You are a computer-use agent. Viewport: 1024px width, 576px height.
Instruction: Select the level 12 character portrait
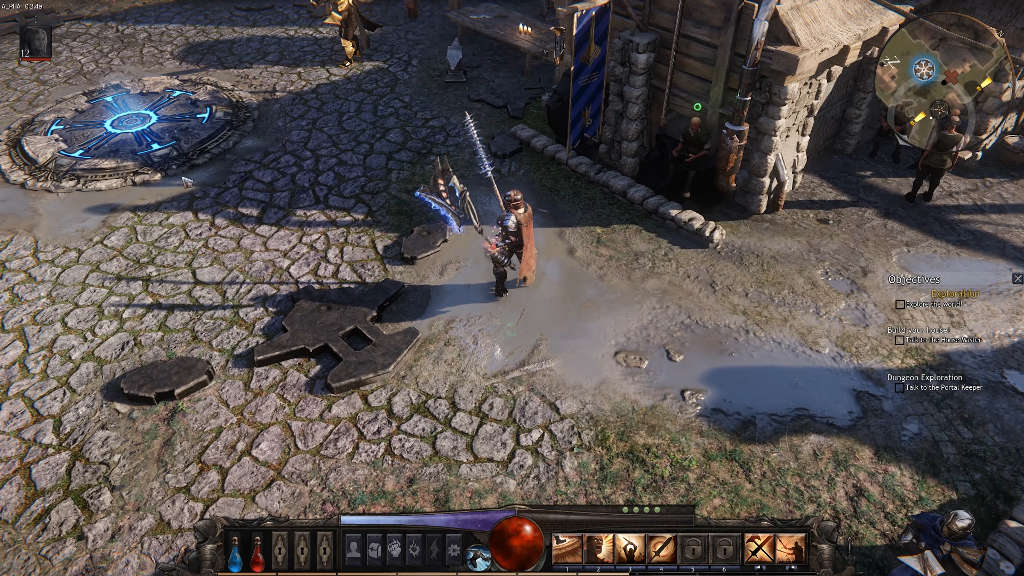pyautogui.click(x=35, y=42)
